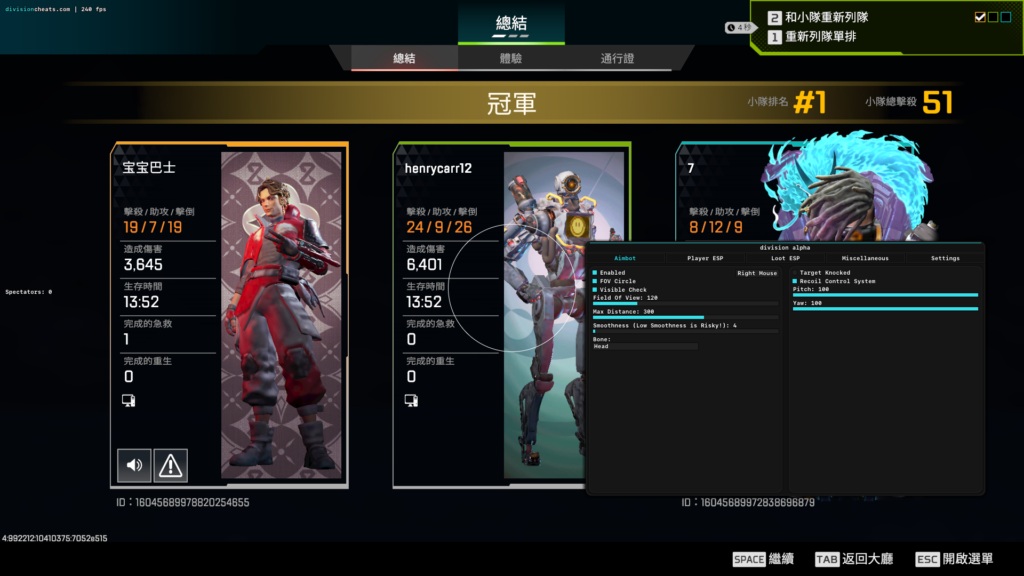Mute 宝宝巴士 with the speaker button
This screenshot has width=1024, height=576.
134,465
